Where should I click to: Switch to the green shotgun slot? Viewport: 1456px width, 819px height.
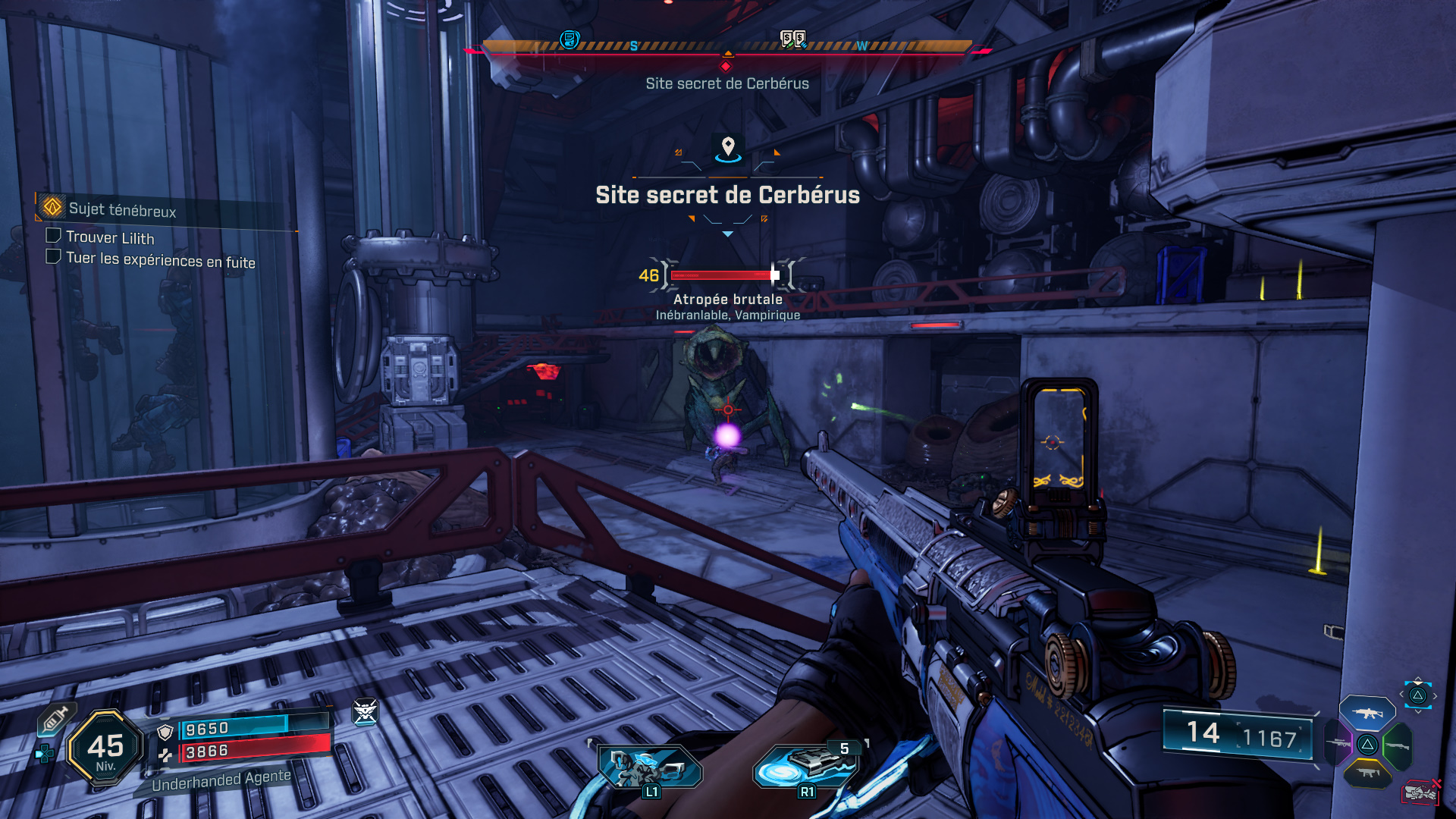coord(1398,745)
